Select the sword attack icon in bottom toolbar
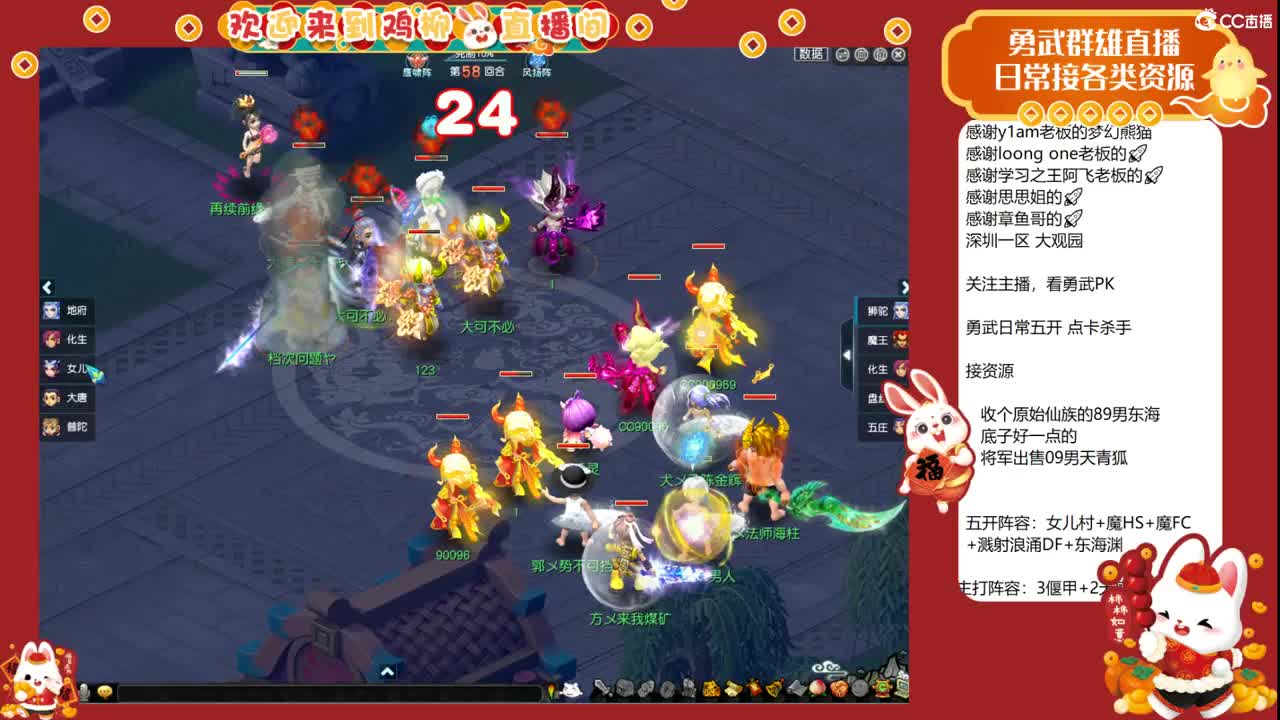 [x=600, y=690]
